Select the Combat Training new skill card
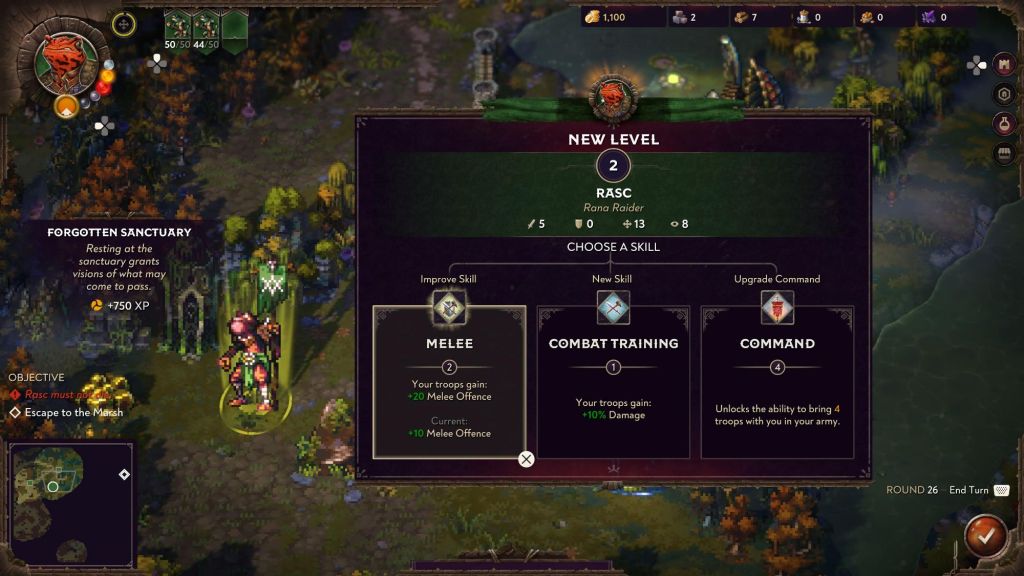The width and height of the screenshot is (1024, 576). (613, 381)
